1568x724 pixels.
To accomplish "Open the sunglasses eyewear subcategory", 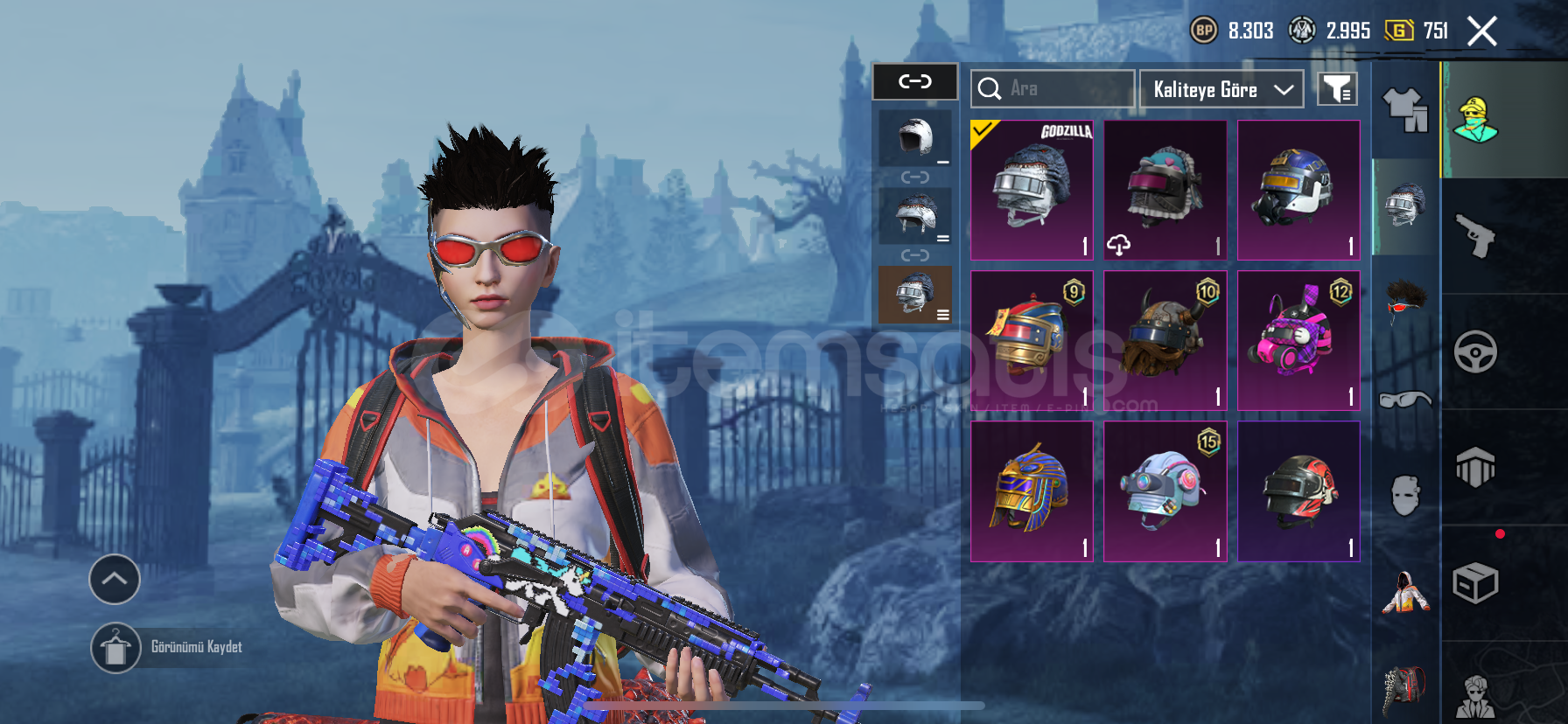I will point(1405,400).
